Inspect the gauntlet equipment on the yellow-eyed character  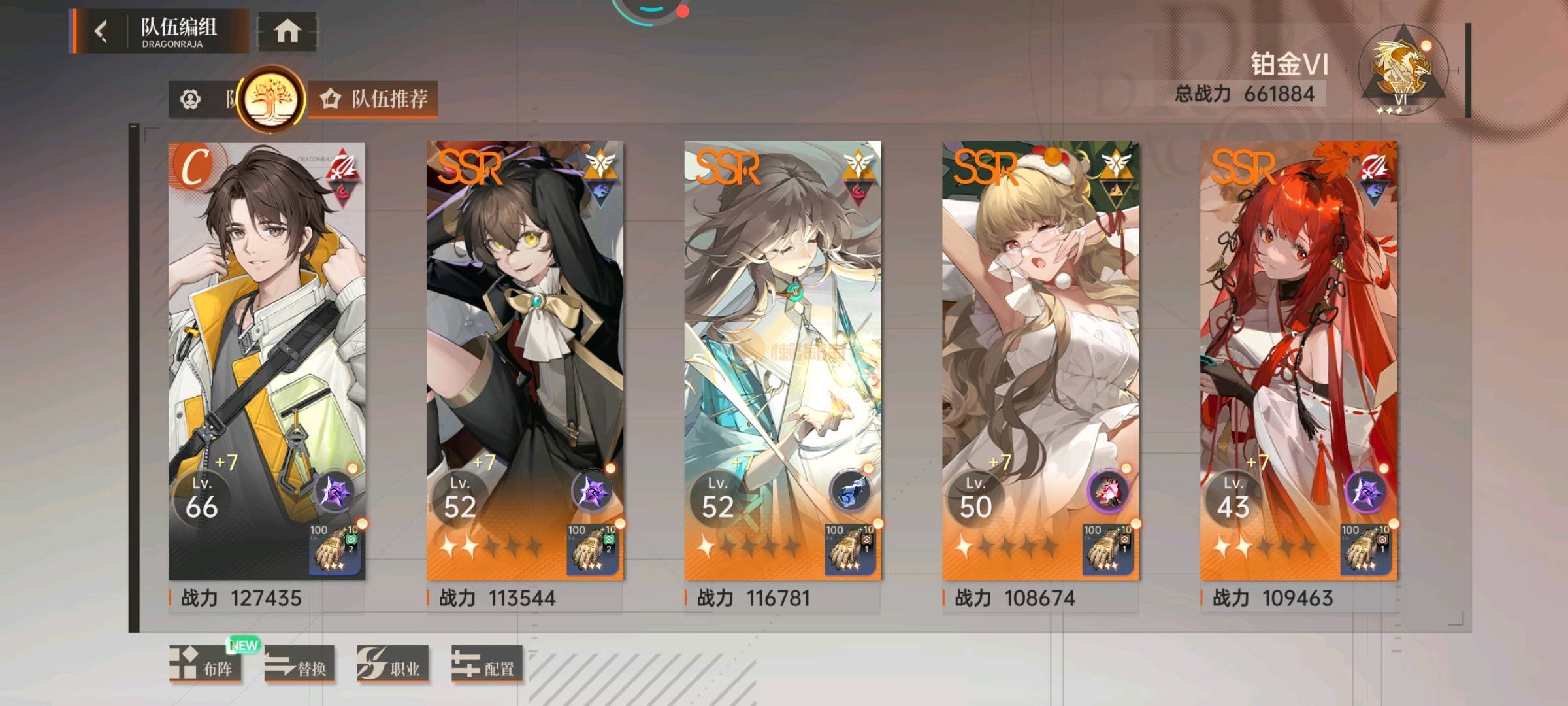(x=593, y=549)
